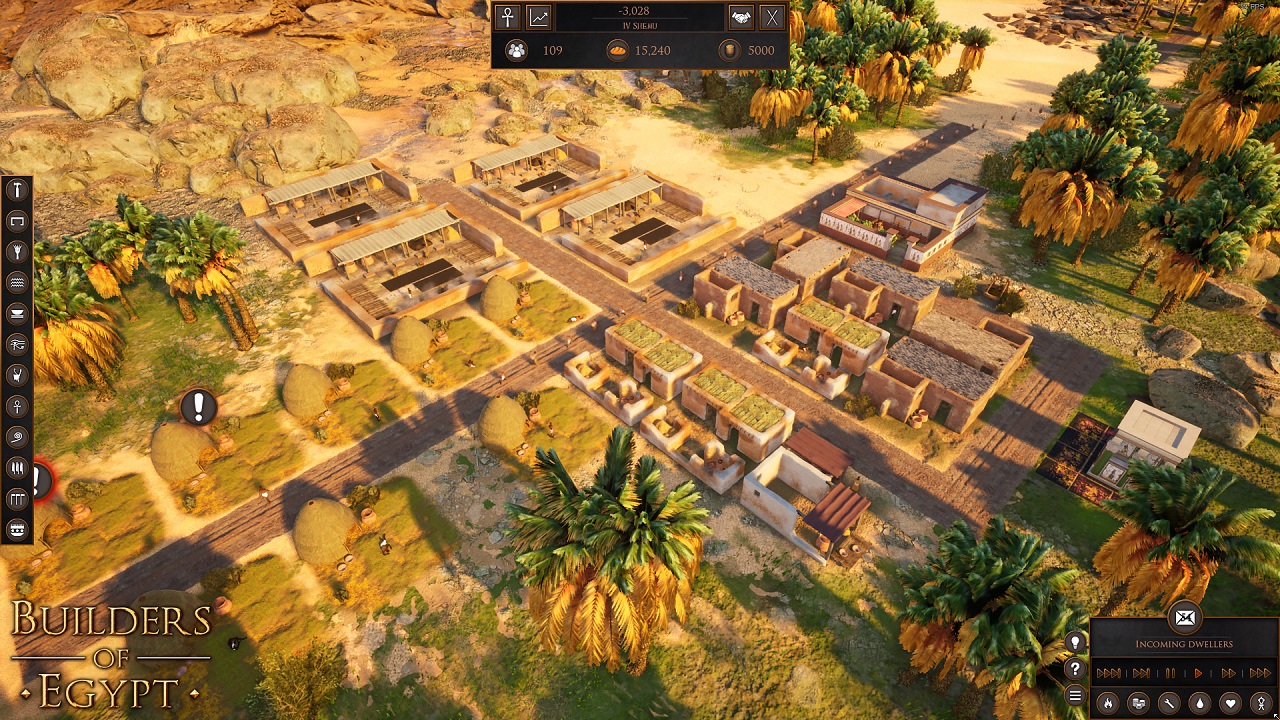Viewport: 1280px width, 720px height.
Task: Open the handshake diplomacy panel
Action: [x=740, y=17]
